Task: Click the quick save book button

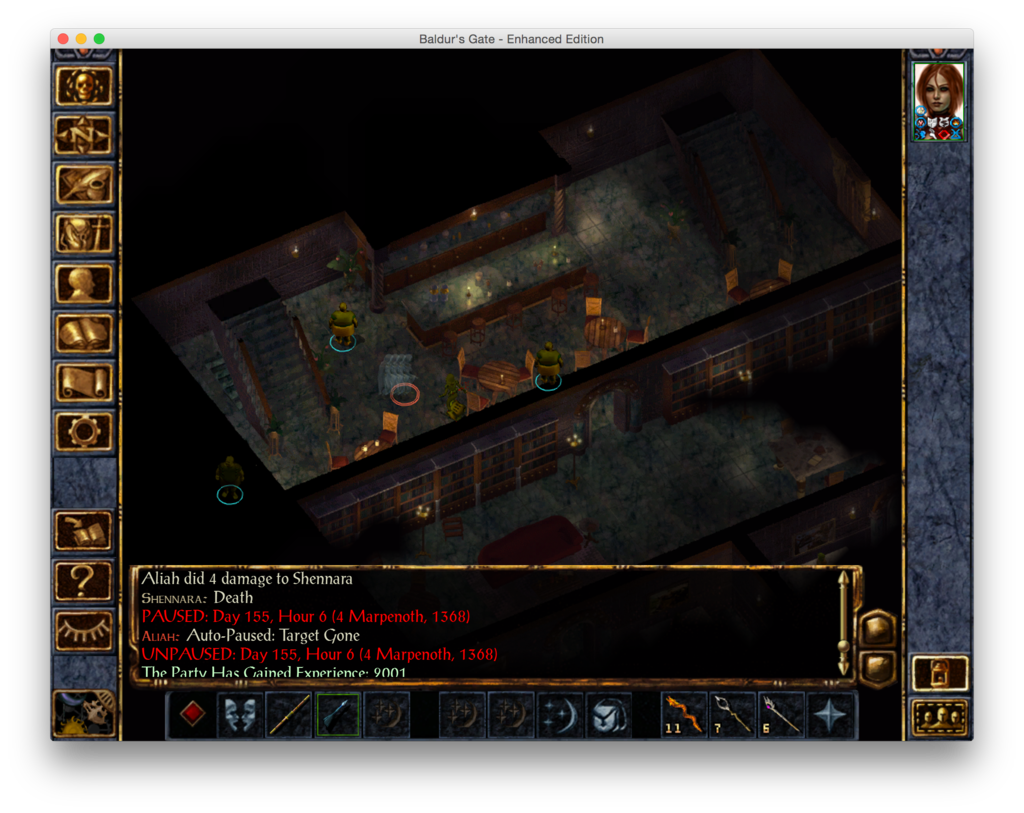Action: 84,531
